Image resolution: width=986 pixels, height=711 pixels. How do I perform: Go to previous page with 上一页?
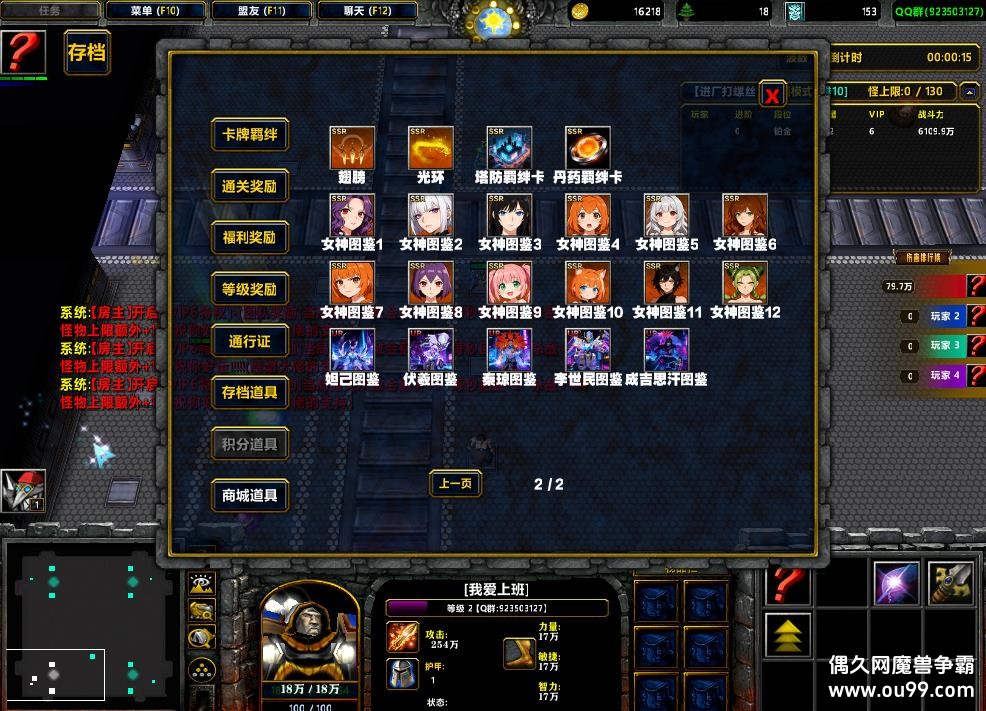click(455, 484)
